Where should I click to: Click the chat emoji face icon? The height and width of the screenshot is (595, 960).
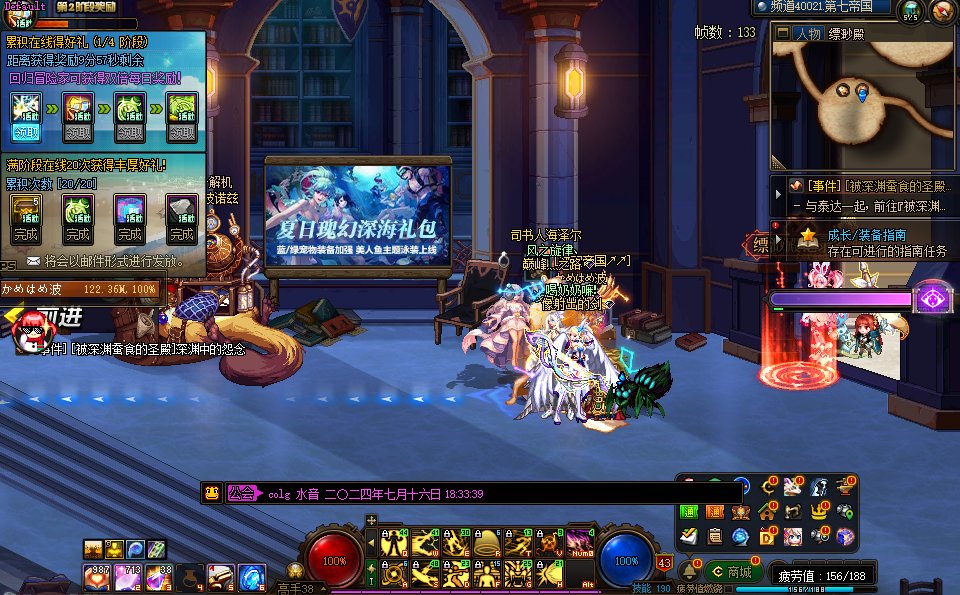click(212, 493)
